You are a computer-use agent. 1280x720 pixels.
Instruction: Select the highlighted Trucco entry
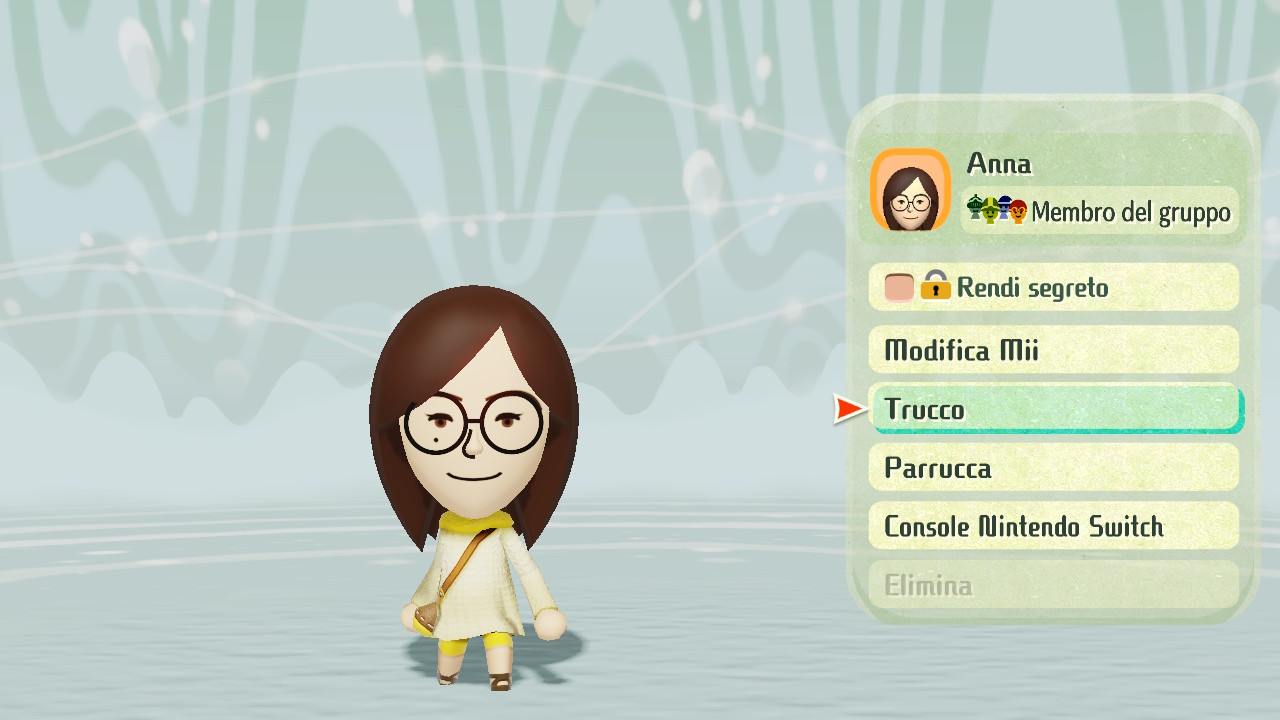pos(1057,409)
